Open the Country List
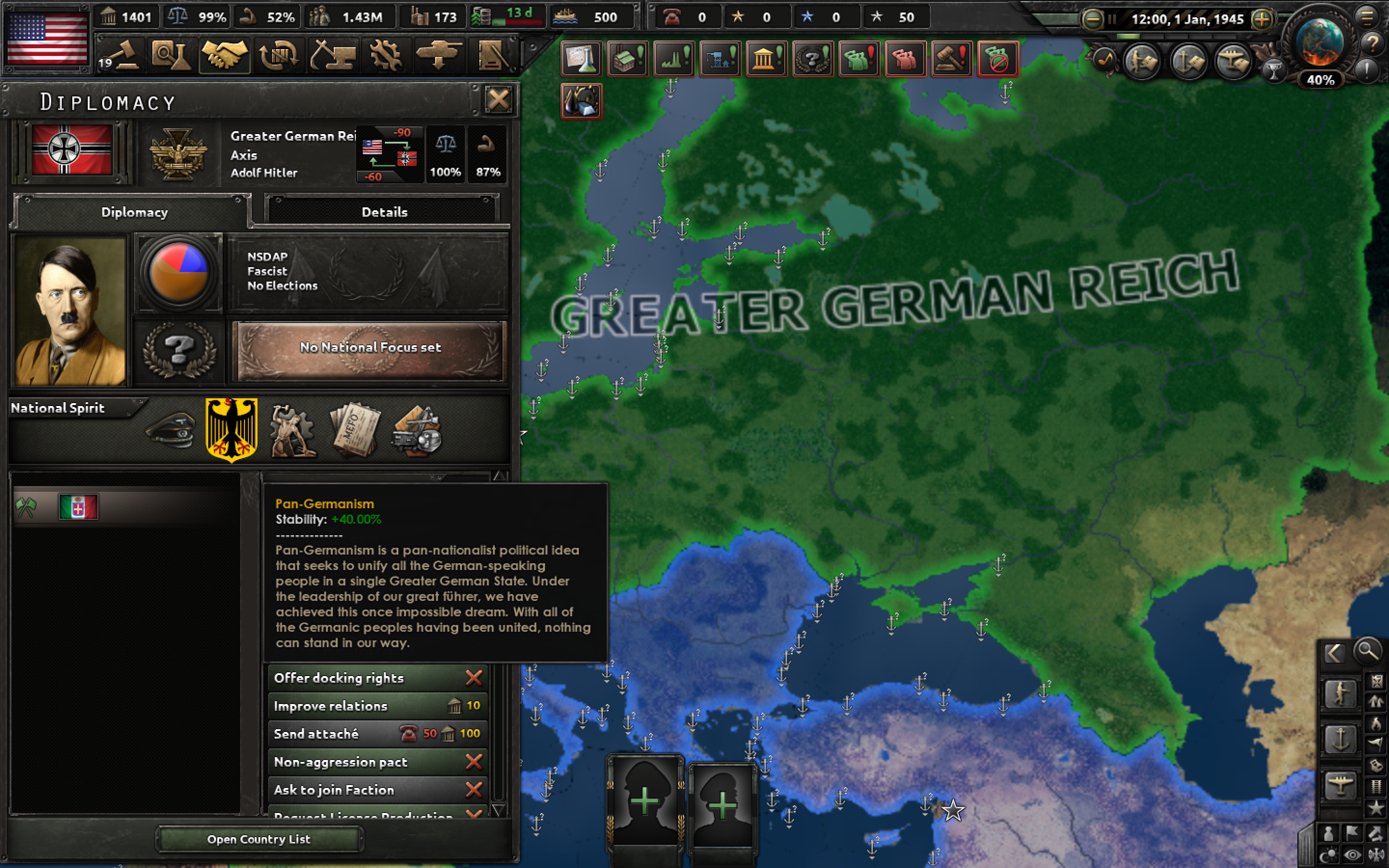This screenshot has height=868, width=1389. (x=259, y=839)
